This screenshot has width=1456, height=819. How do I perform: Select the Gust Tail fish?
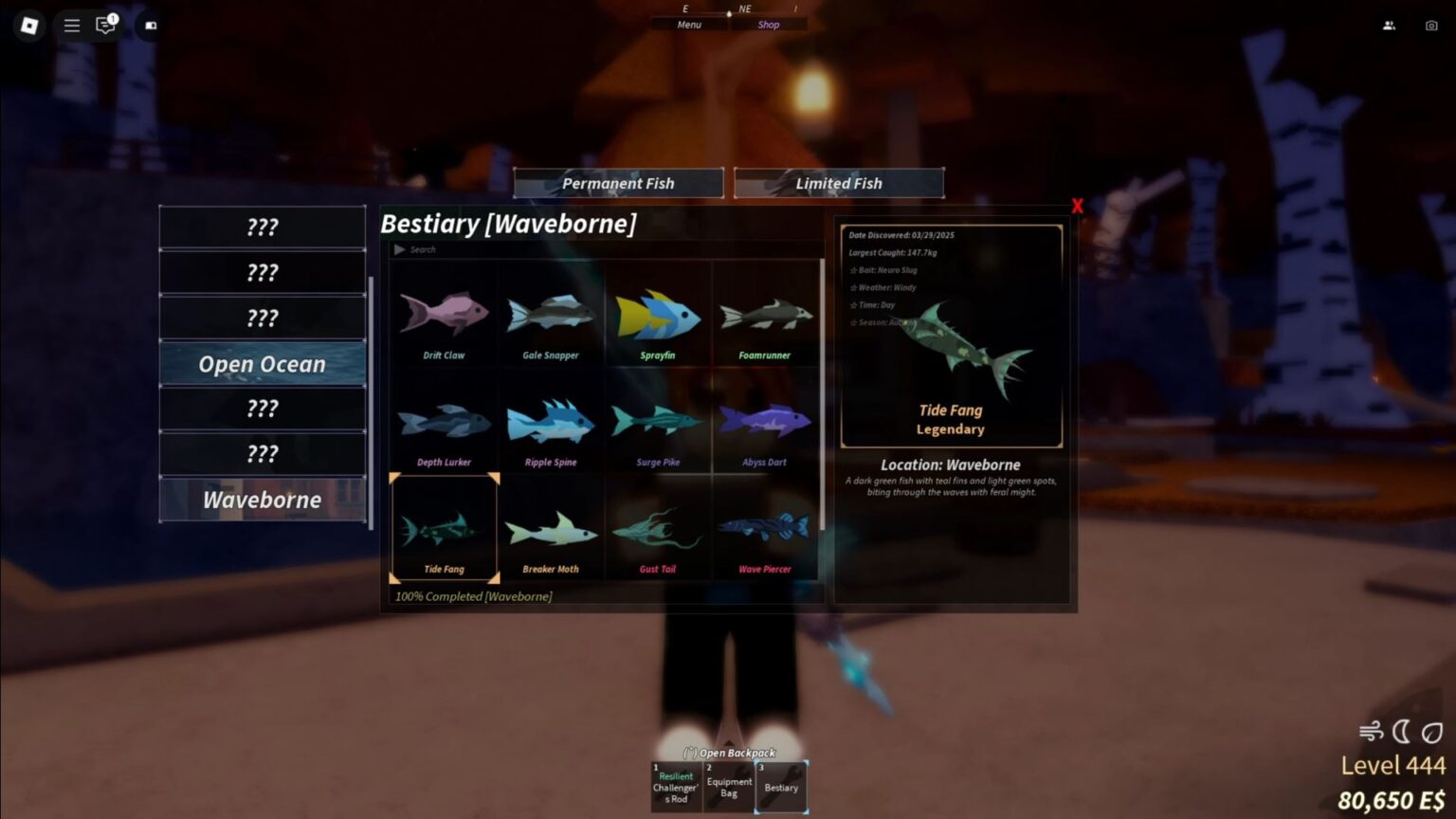tap(658, 528)
